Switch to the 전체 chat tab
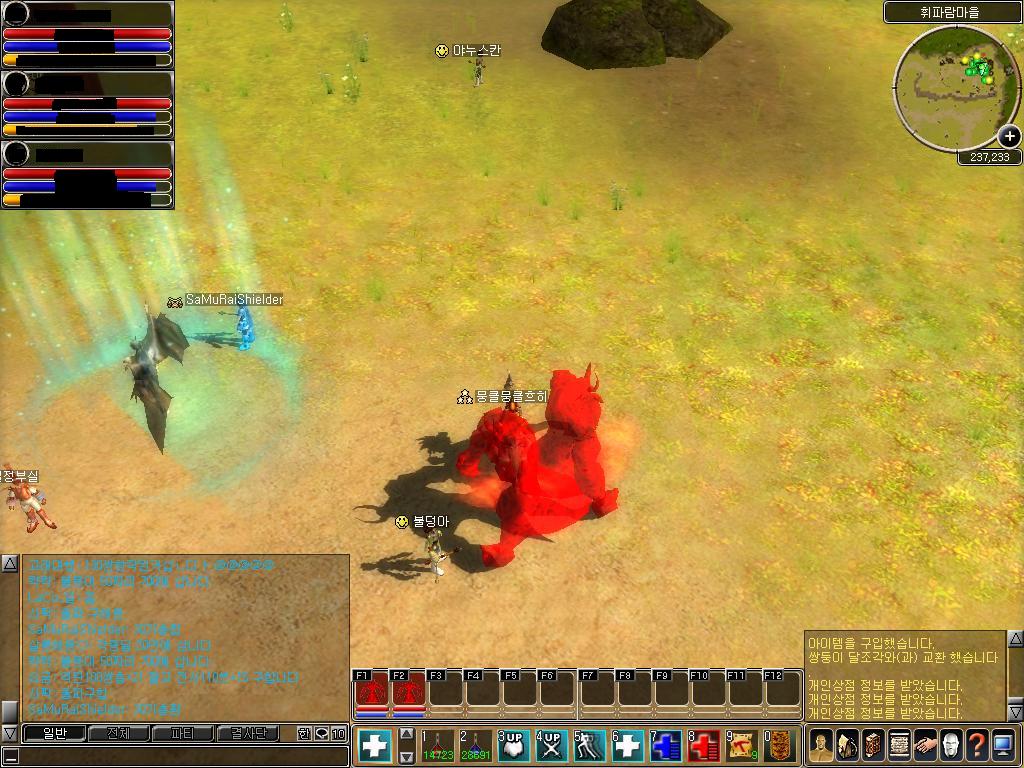1024x768 pixels. pyautogui.click(x=118, y=734)
